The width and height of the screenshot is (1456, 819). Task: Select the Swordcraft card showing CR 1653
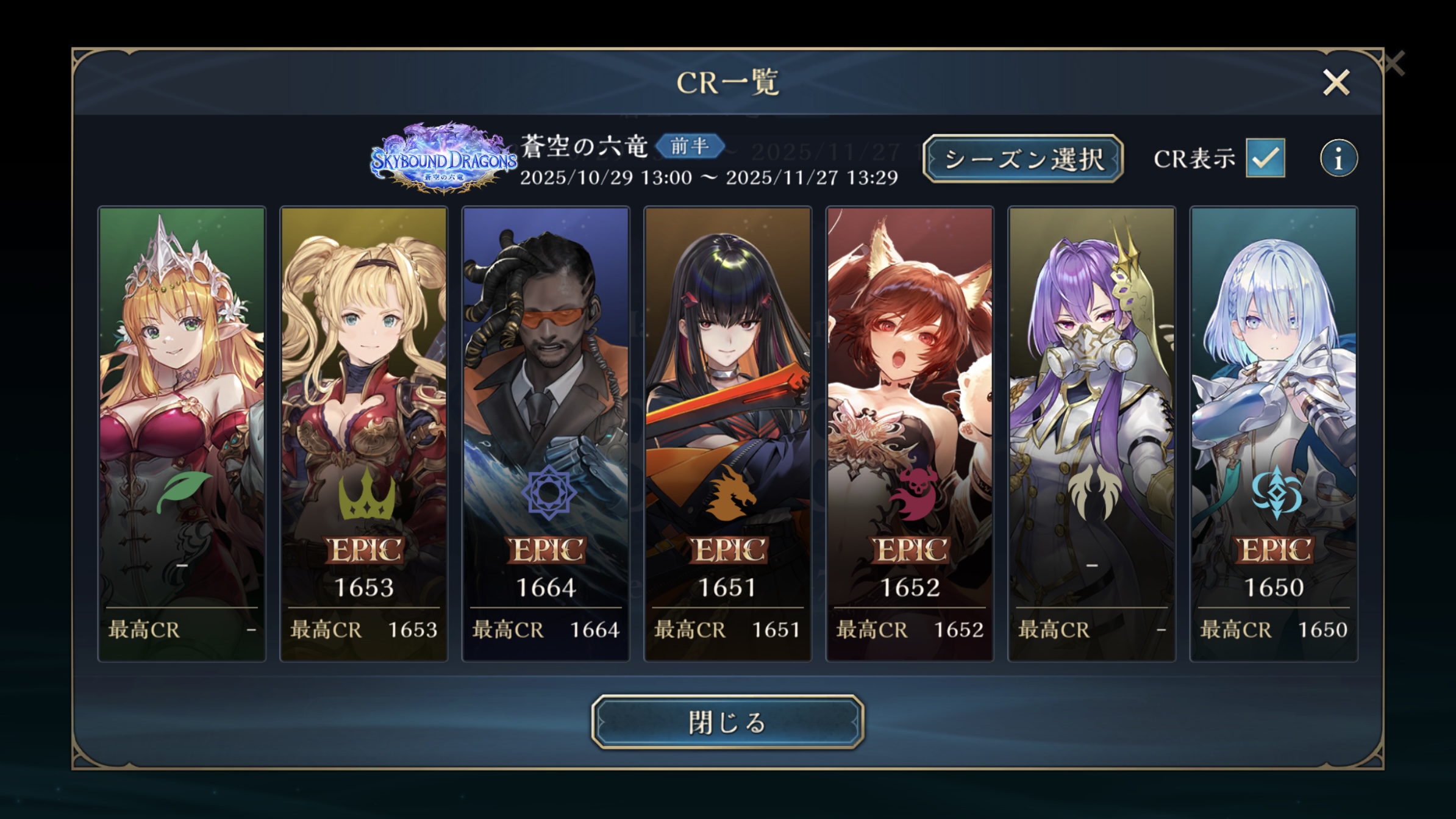363,434
